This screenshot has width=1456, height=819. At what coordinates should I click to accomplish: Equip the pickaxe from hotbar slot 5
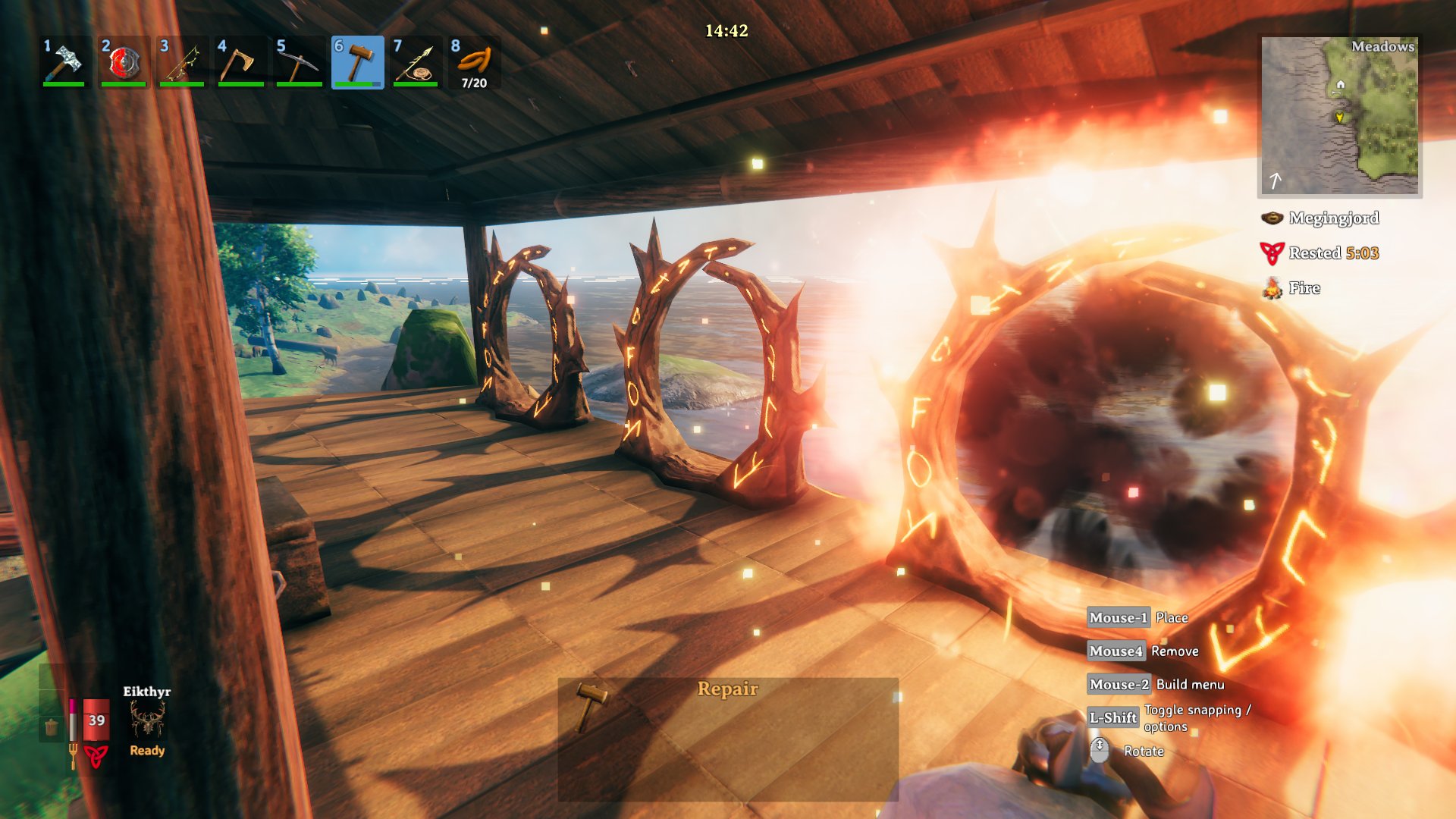[x=299, y=62]
